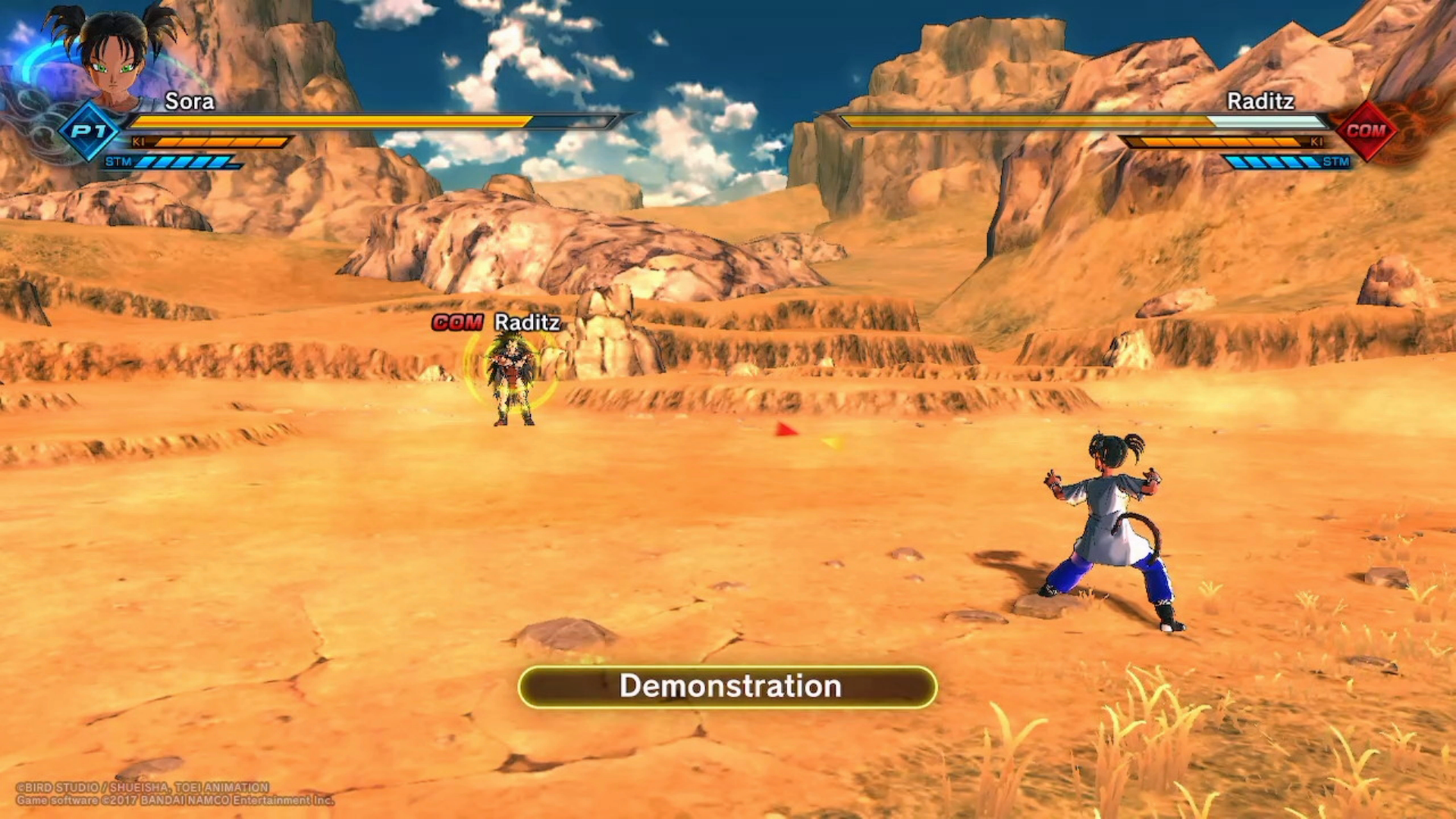
Task: Select the blue P1 player badge
Action: coord(89,131)
